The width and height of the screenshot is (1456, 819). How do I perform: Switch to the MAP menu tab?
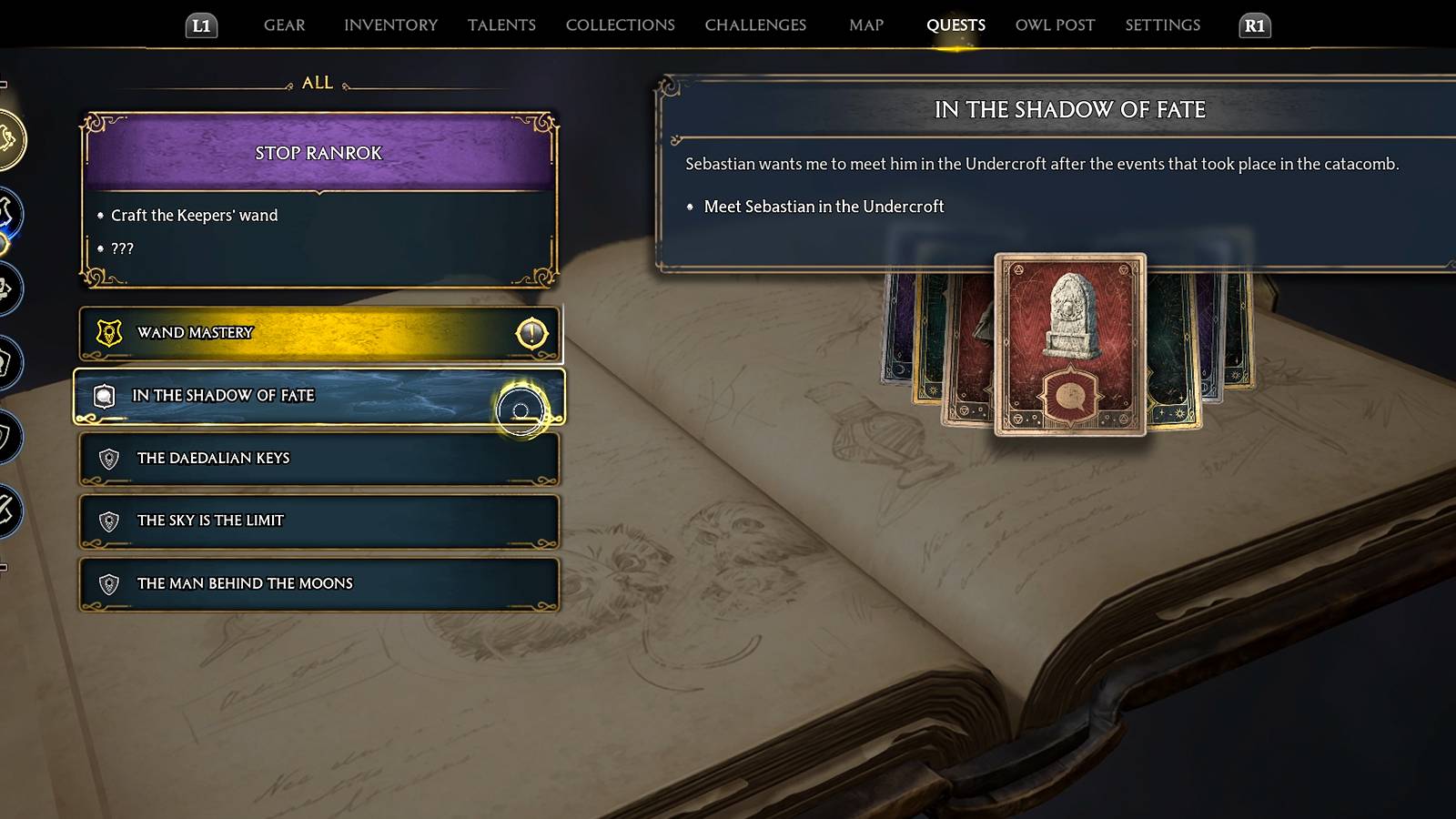[864, 25]
